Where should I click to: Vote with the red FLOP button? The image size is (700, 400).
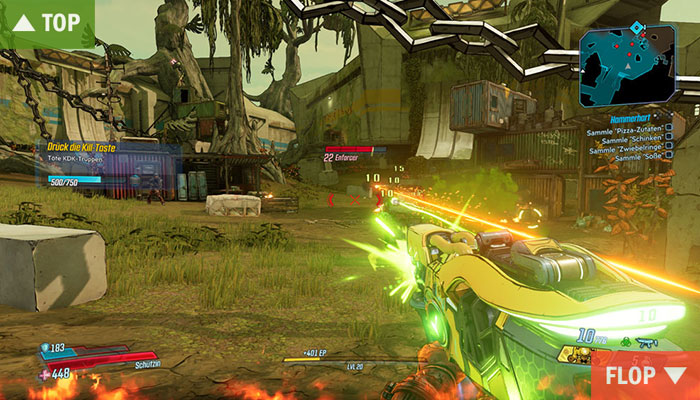[646, 376]
